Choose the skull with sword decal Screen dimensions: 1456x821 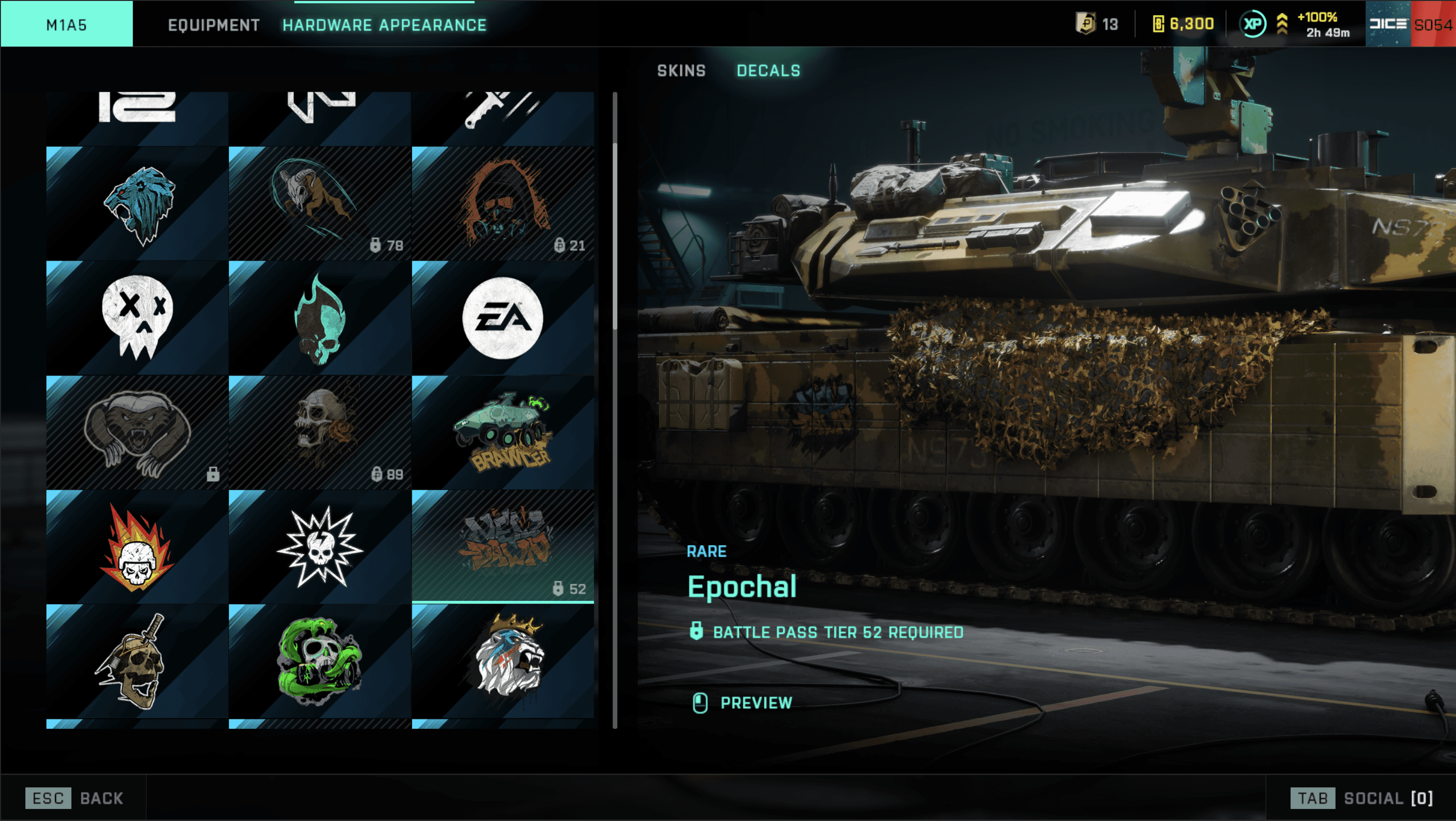(x=137, y=661)
